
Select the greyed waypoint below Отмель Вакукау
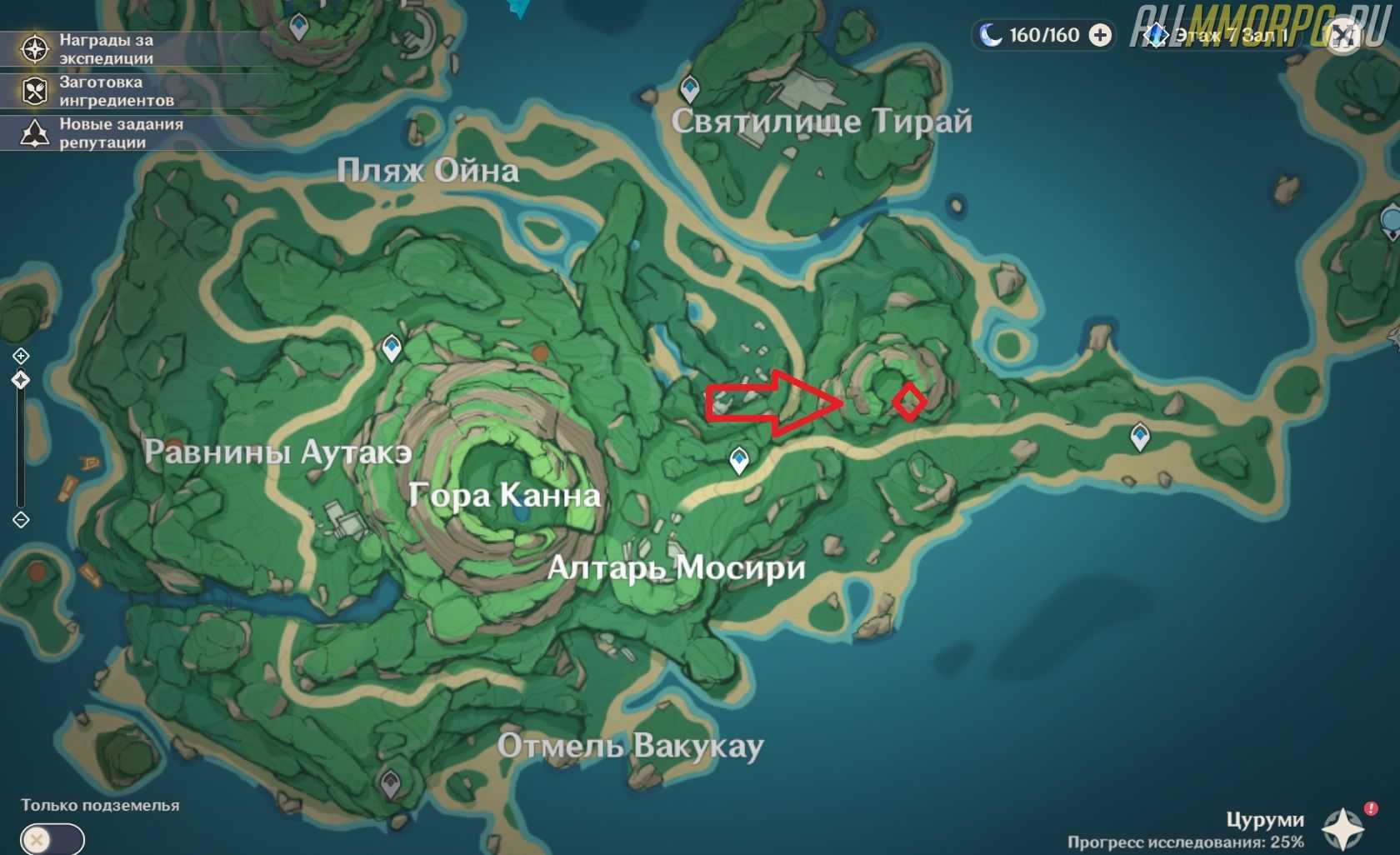pyautogui.click(x=390, y=782)
